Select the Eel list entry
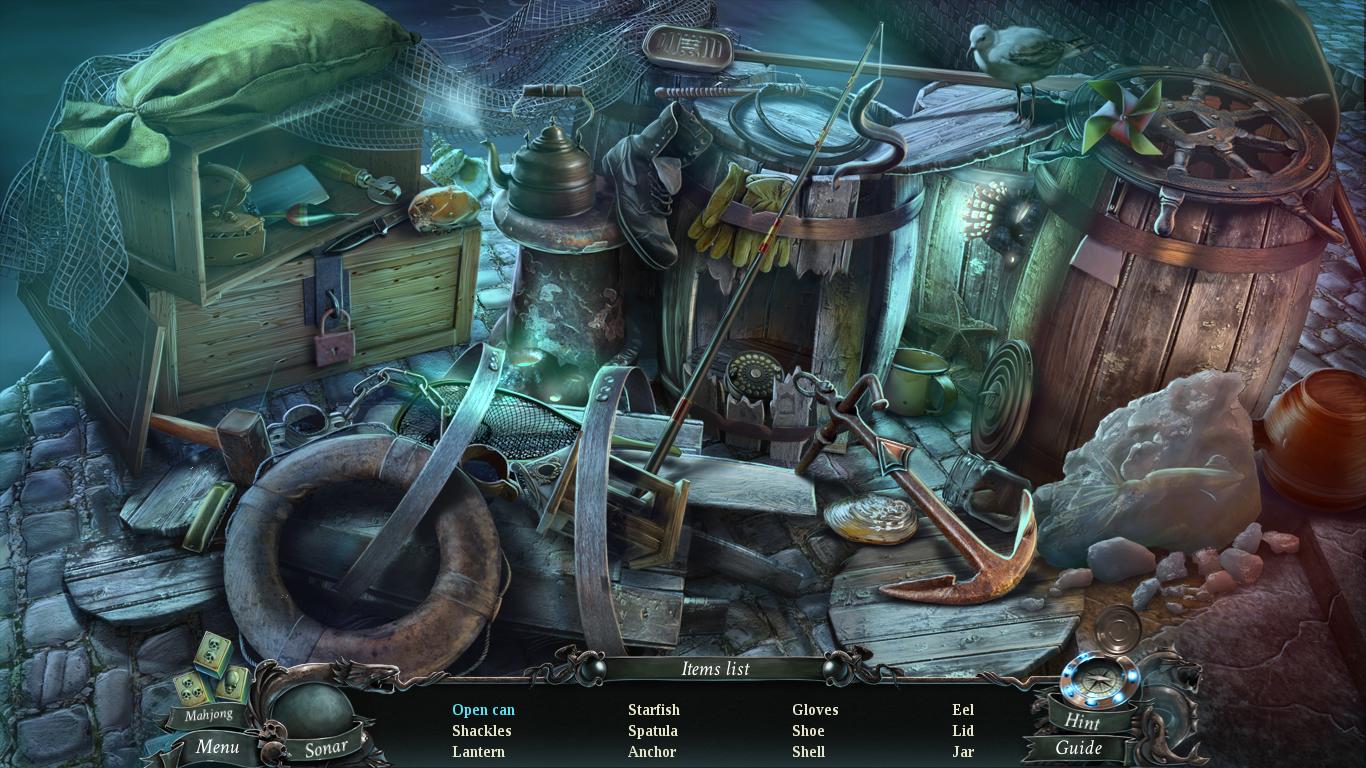 (963, 710)
